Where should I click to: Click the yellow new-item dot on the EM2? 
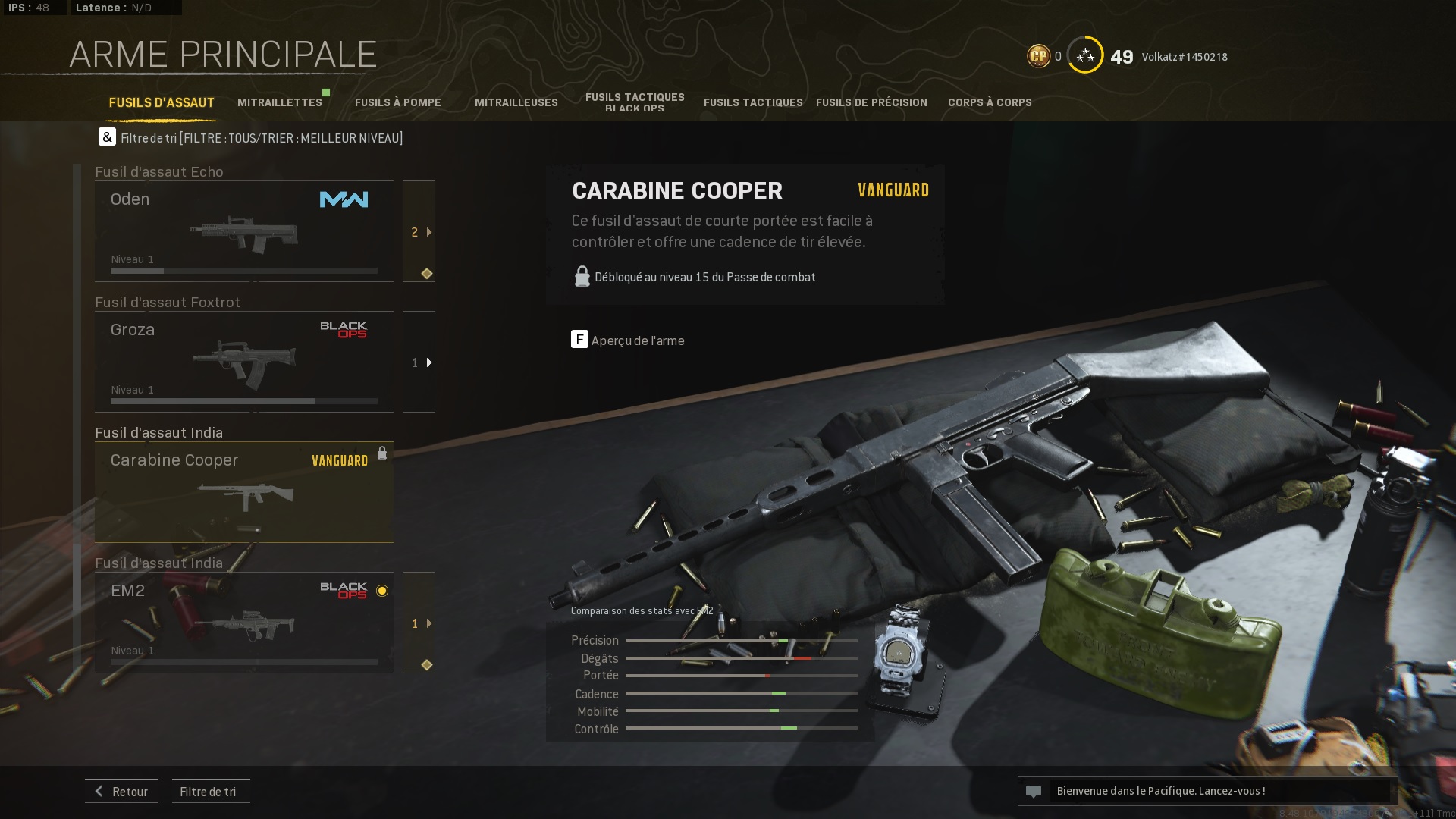381,591
